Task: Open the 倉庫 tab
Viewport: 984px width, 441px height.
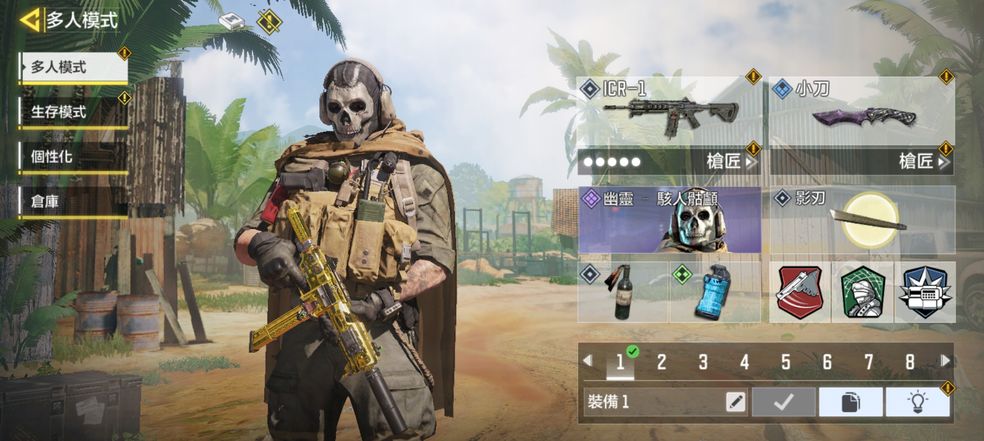Action: [x=73, y=201]
